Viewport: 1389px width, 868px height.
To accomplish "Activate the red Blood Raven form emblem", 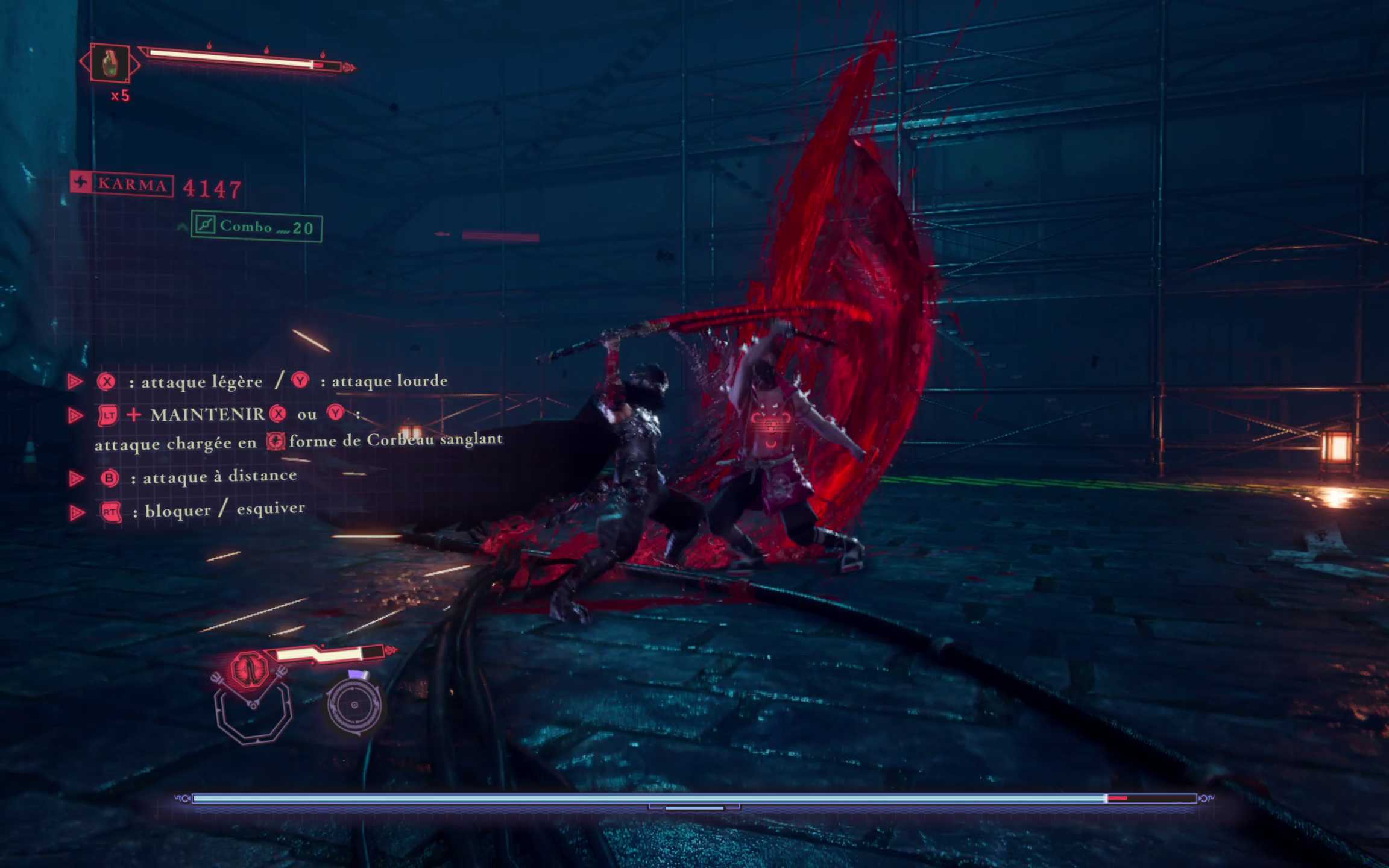I will tap(250, 669).
